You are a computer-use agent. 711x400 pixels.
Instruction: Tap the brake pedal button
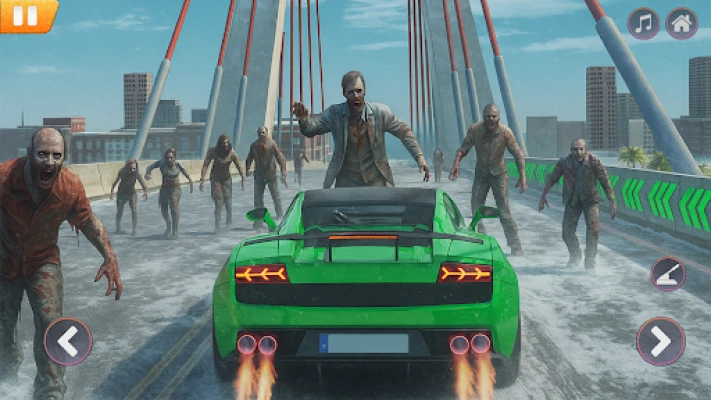668,273
